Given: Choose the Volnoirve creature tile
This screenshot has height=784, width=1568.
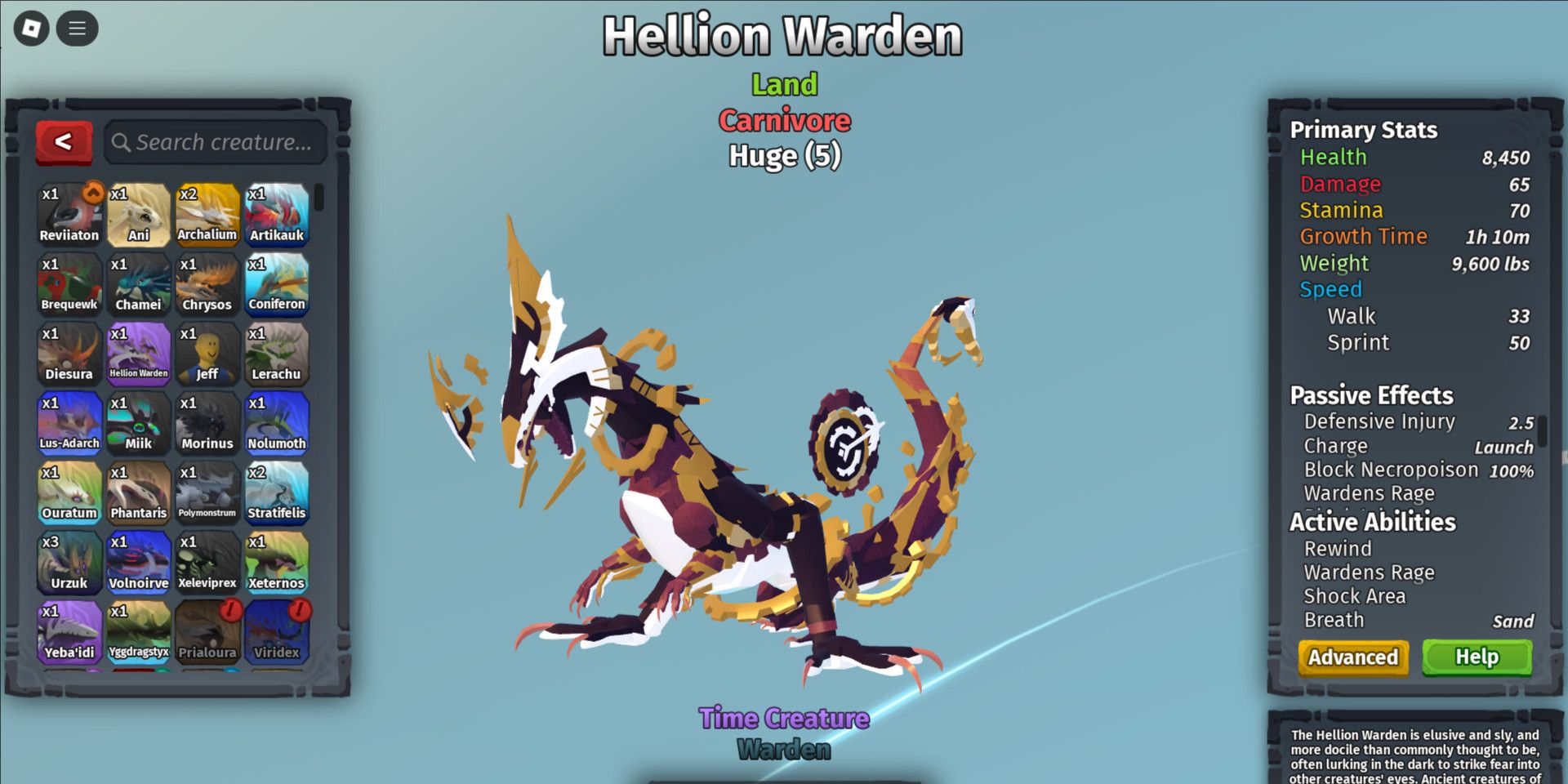Looking at the screenshot, I should click(139, 562).
